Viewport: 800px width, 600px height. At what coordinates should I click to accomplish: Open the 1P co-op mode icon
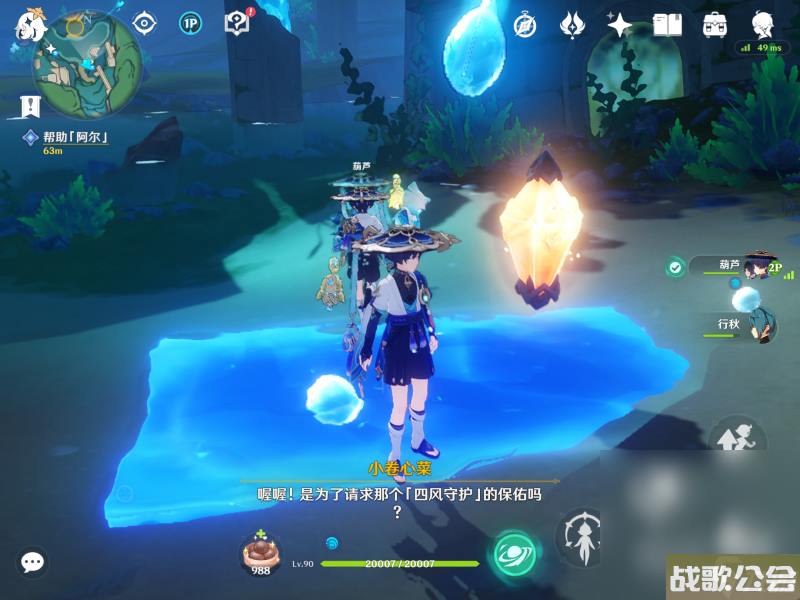click(190, 23)
